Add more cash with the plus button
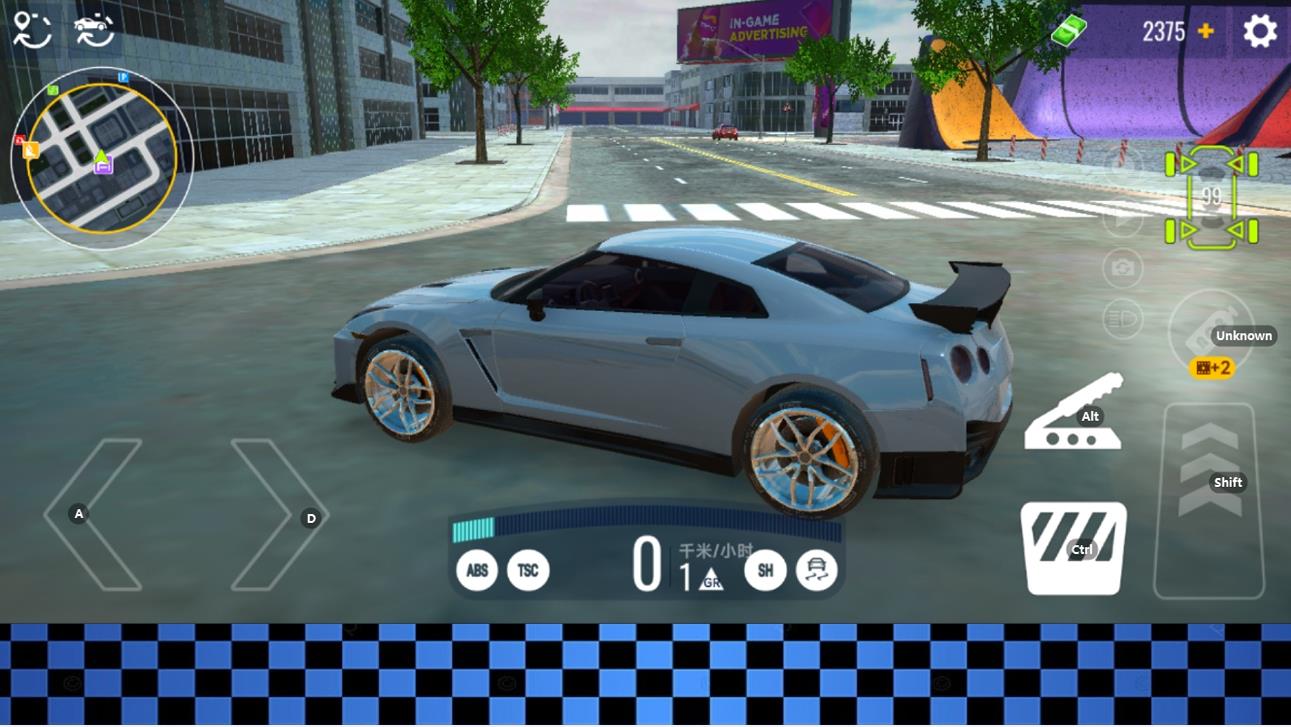The image size is (1291, 727). pos(1206,32)
